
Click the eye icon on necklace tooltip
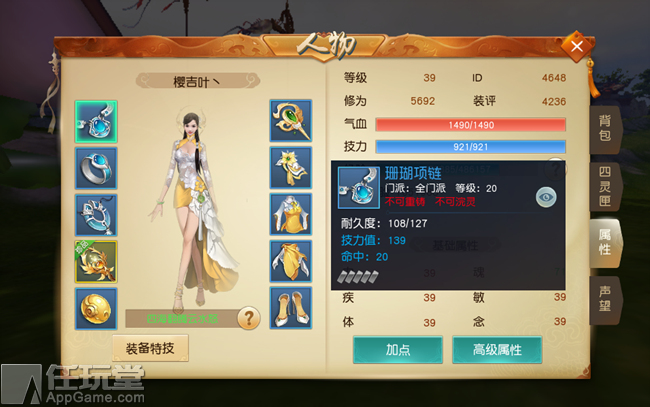(x=545, y=197)
